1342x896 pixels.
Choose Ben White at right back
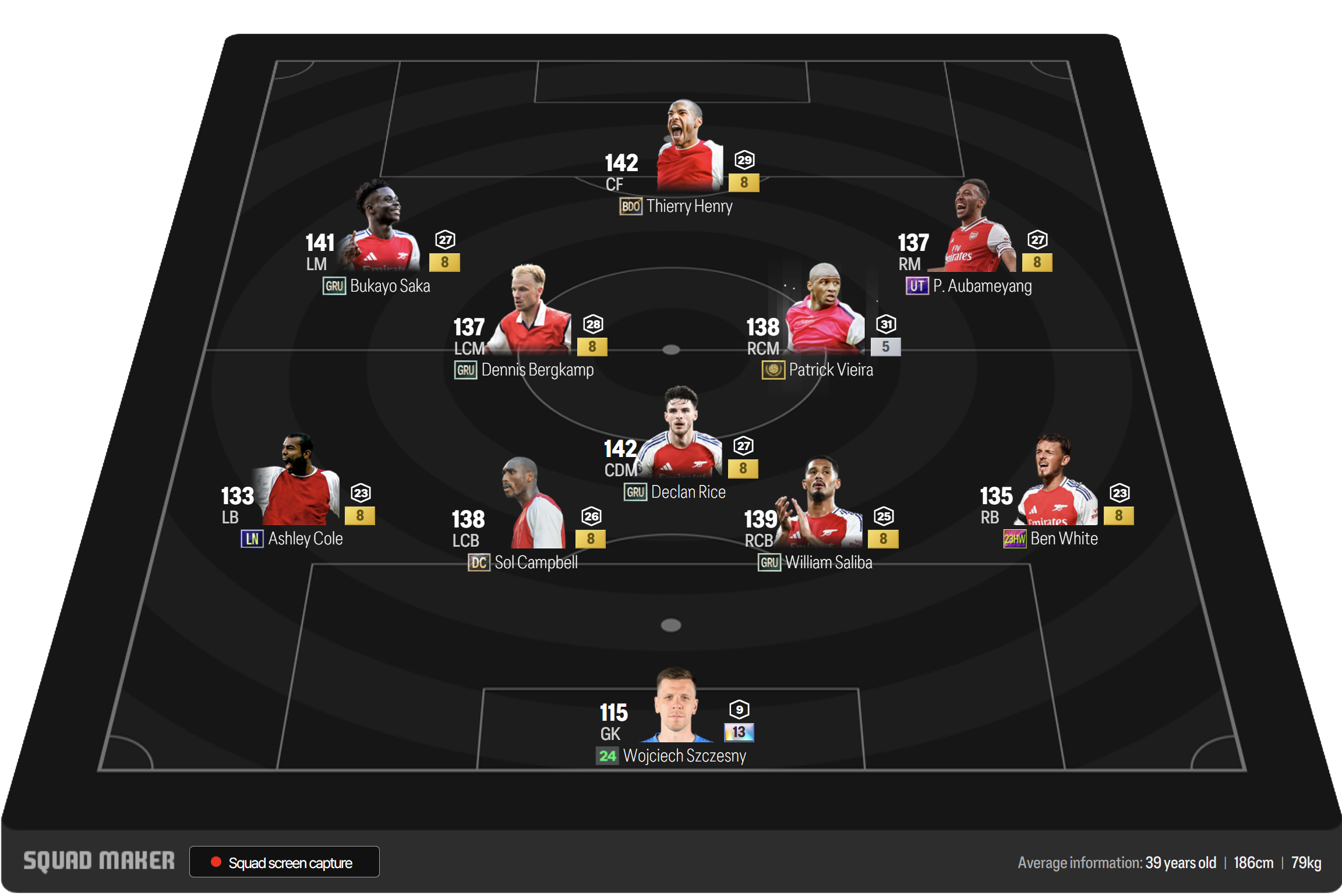pos(1055,489)
